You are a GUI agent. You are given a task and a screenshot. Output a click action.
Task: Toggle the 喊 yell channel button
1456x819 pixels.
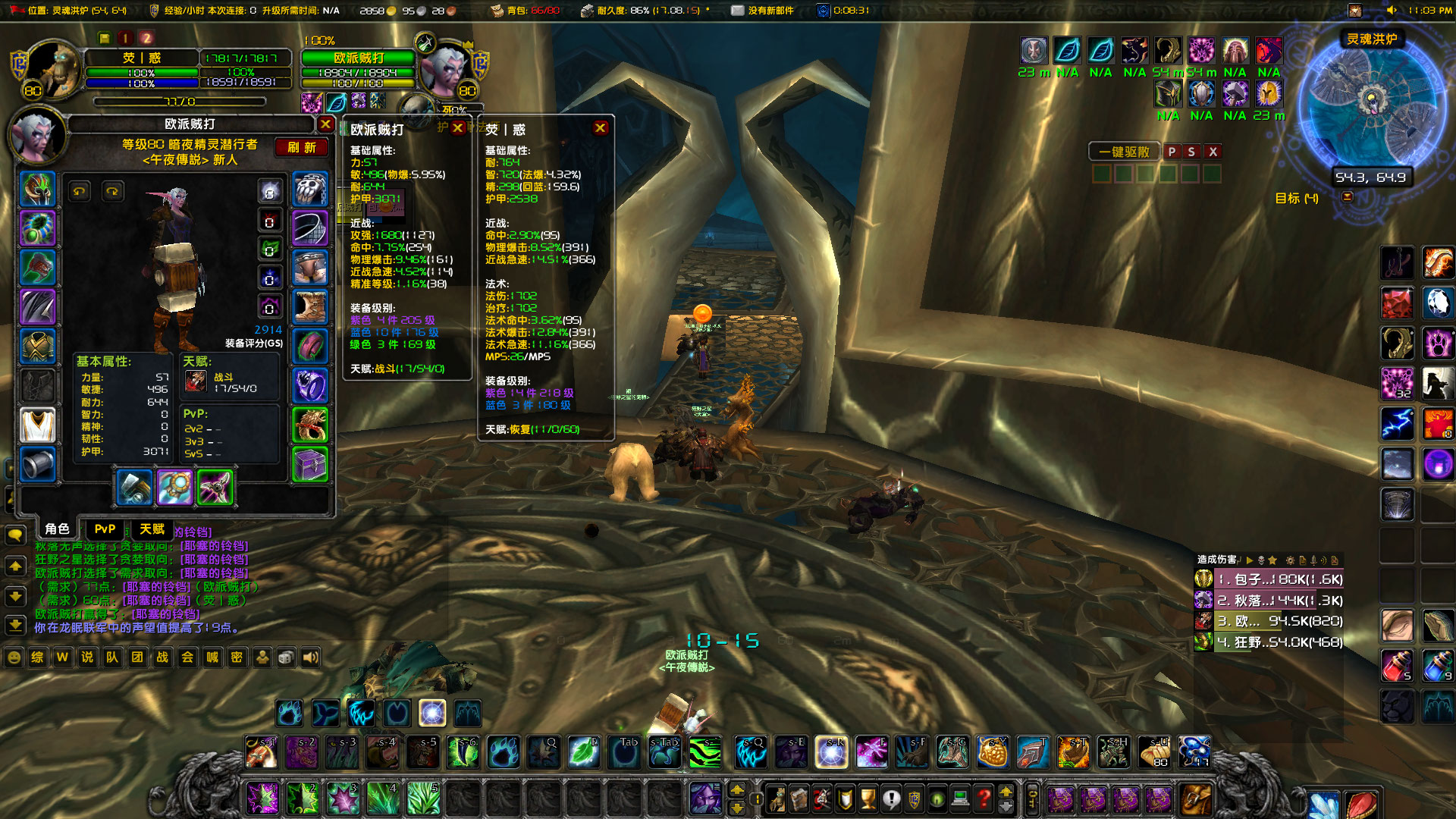pos(212,657)
